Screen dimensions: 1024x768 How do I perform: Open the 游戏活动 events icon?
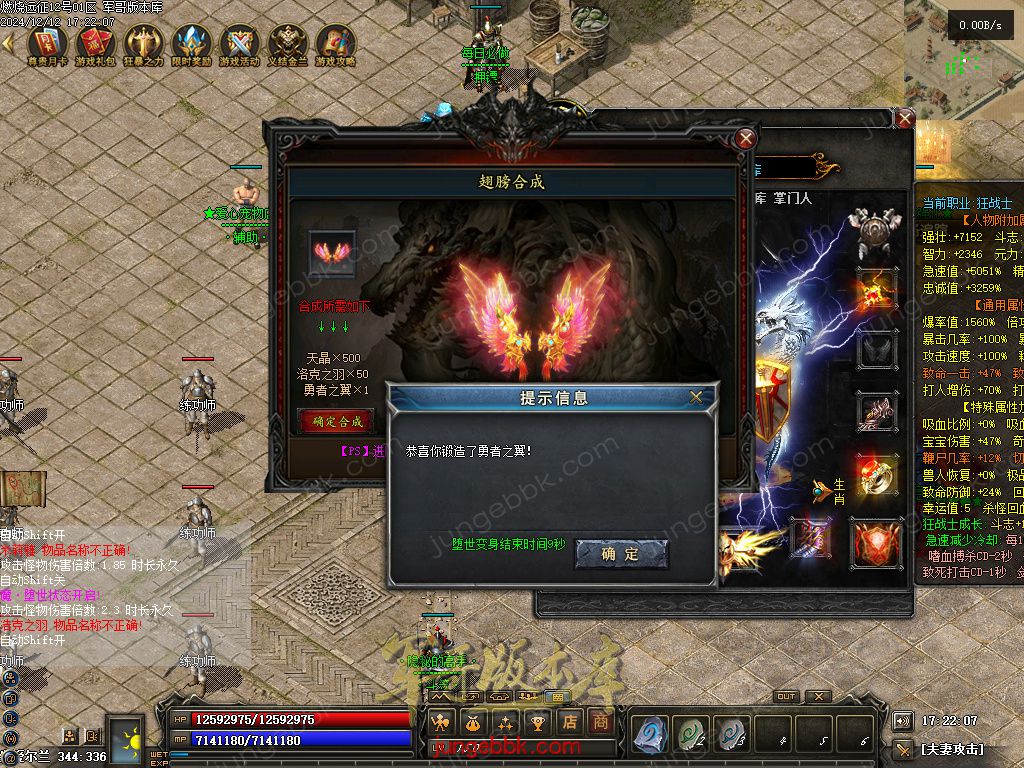[239, 44]
